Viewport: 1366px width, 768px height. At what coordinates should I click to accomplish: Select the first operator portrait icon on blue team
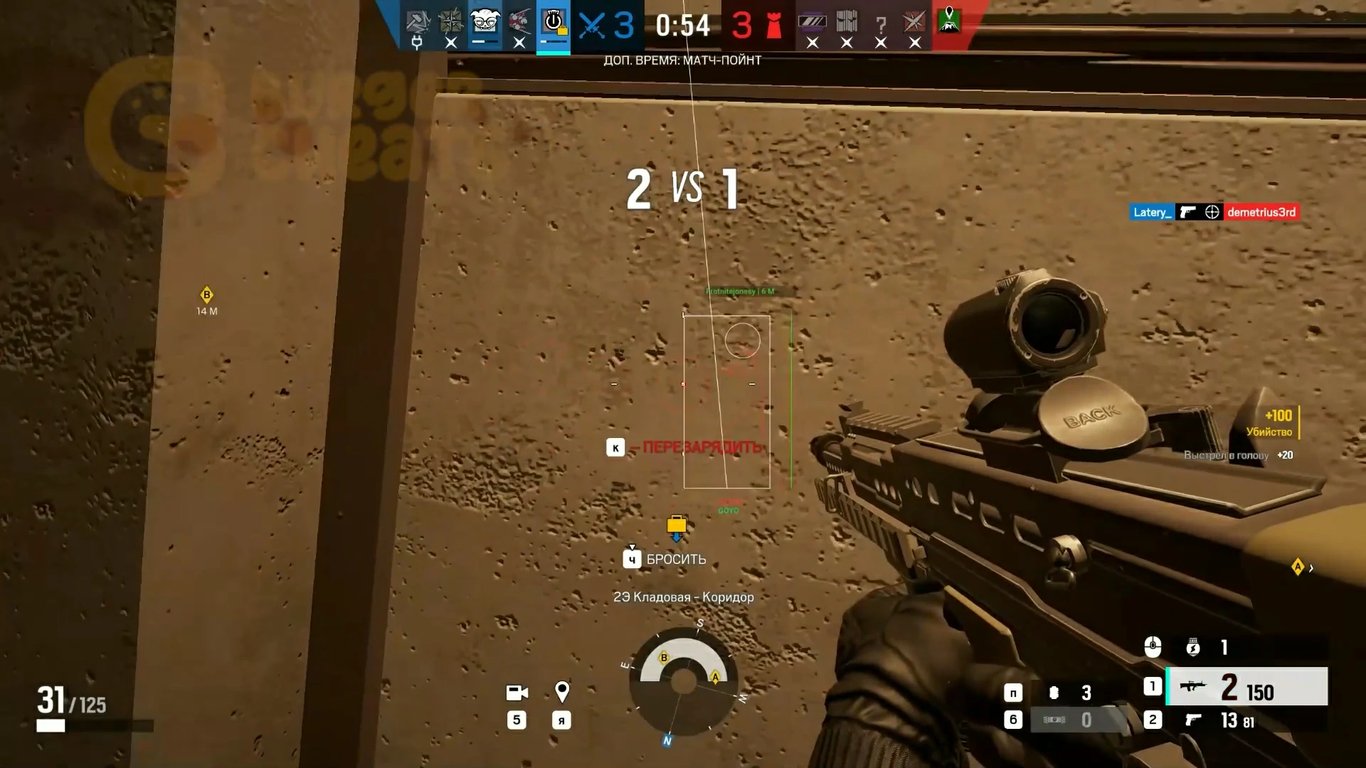pos(418,20)
